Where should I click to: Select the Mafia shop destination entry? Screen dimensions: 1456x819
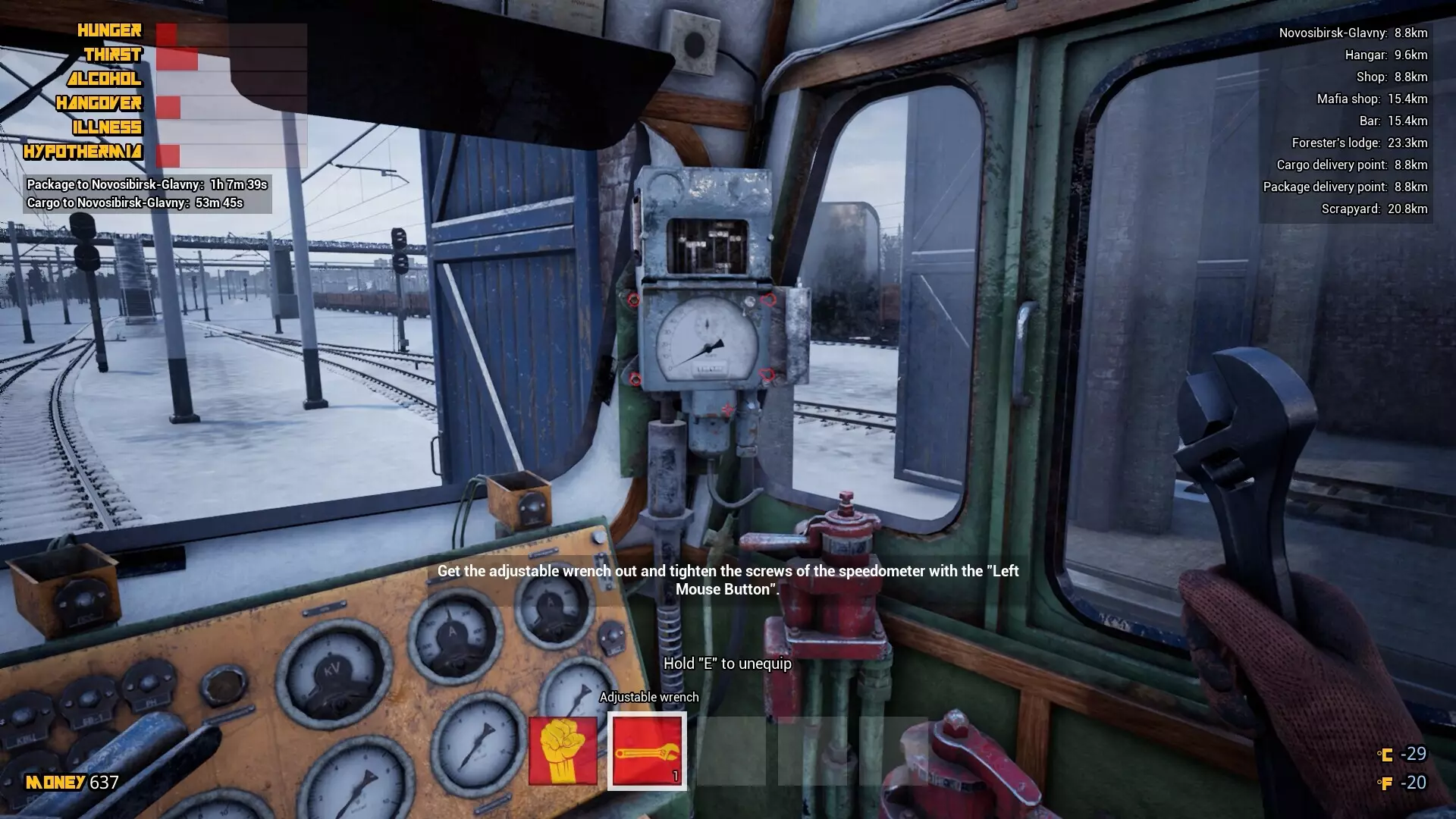(x=1371, y=99)
